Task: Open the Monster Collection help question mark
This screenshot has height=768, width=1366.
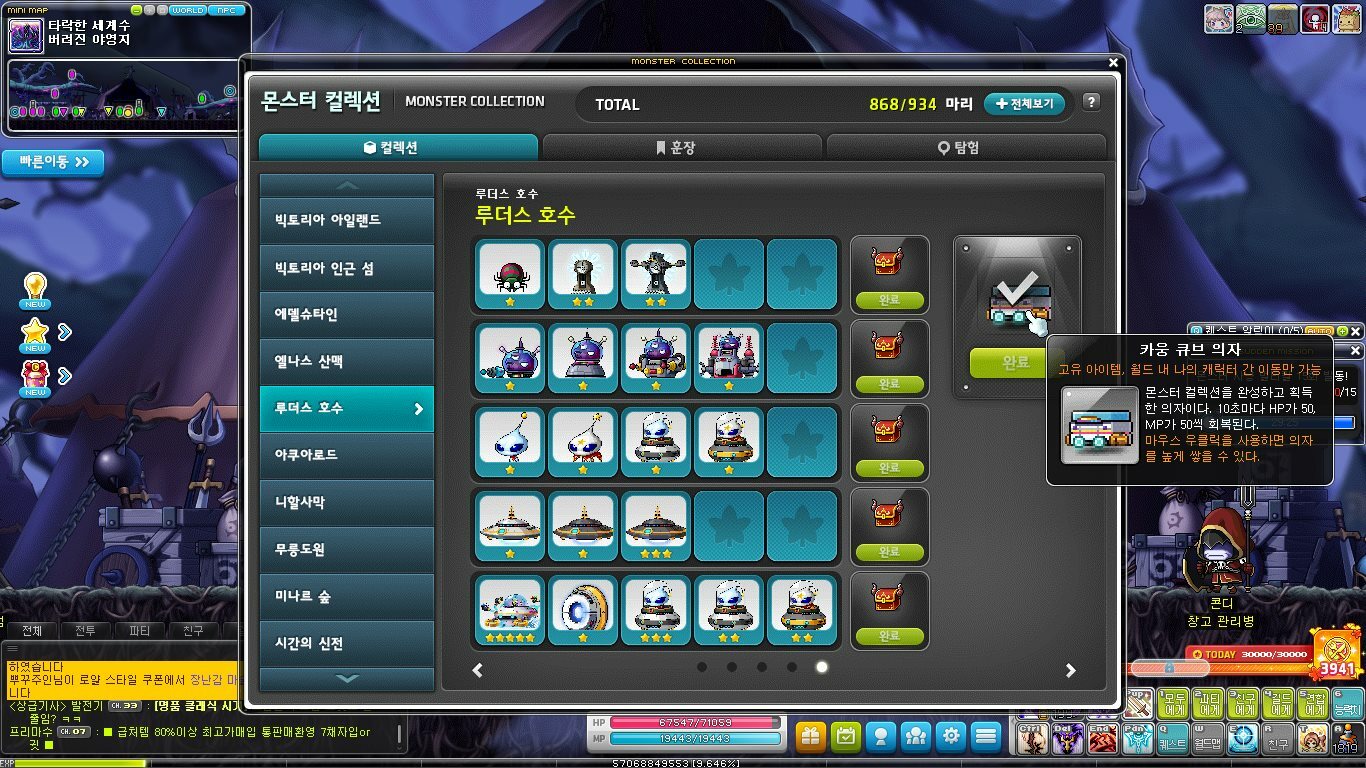Action: (x=1091, y=102)
